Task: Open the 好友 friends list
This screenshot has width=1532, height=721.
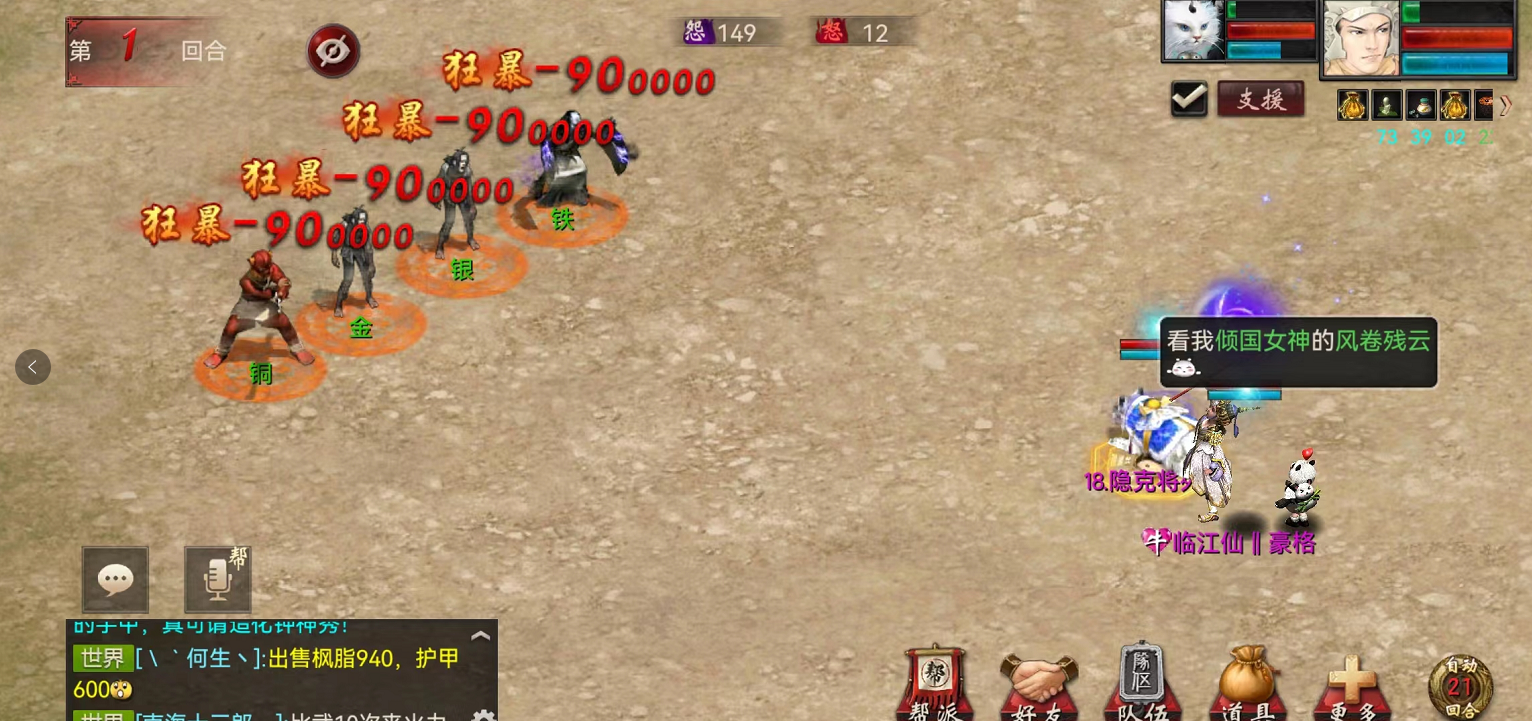Action: pos(1038,687)
